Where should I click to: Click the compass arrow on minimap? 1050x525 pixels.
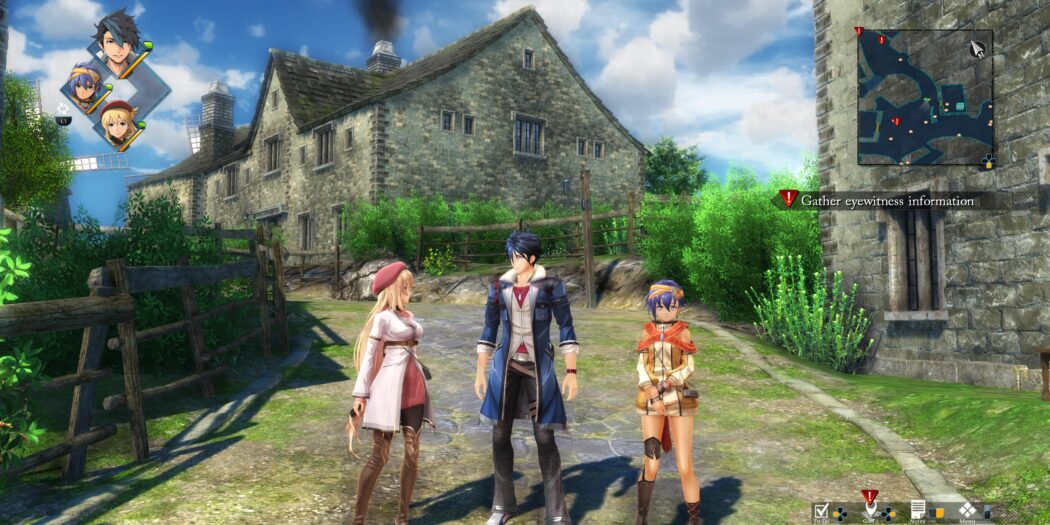(977, 48)
